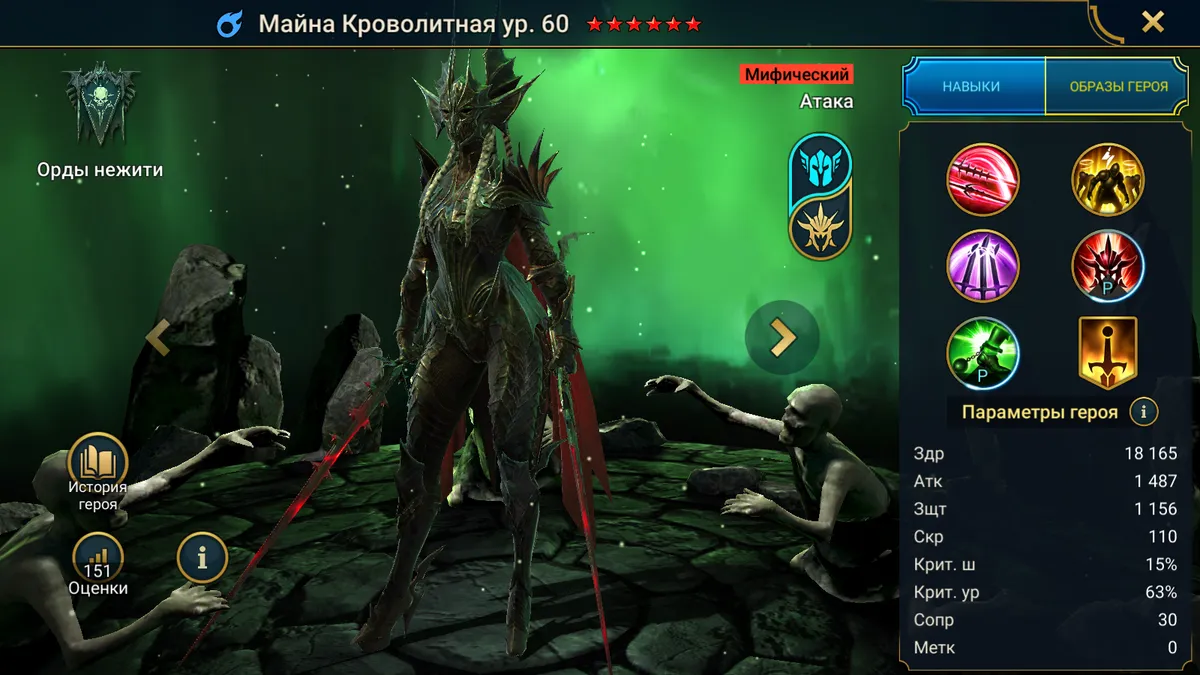
Task: Select the green chained passive skill icon
Action: (982, 352)
